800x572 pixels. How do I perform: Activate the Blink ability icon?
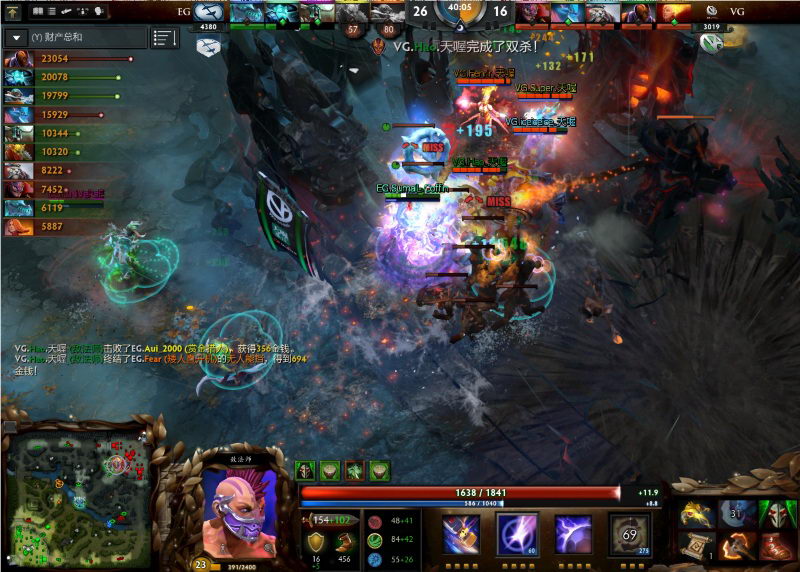coord(517,533)
